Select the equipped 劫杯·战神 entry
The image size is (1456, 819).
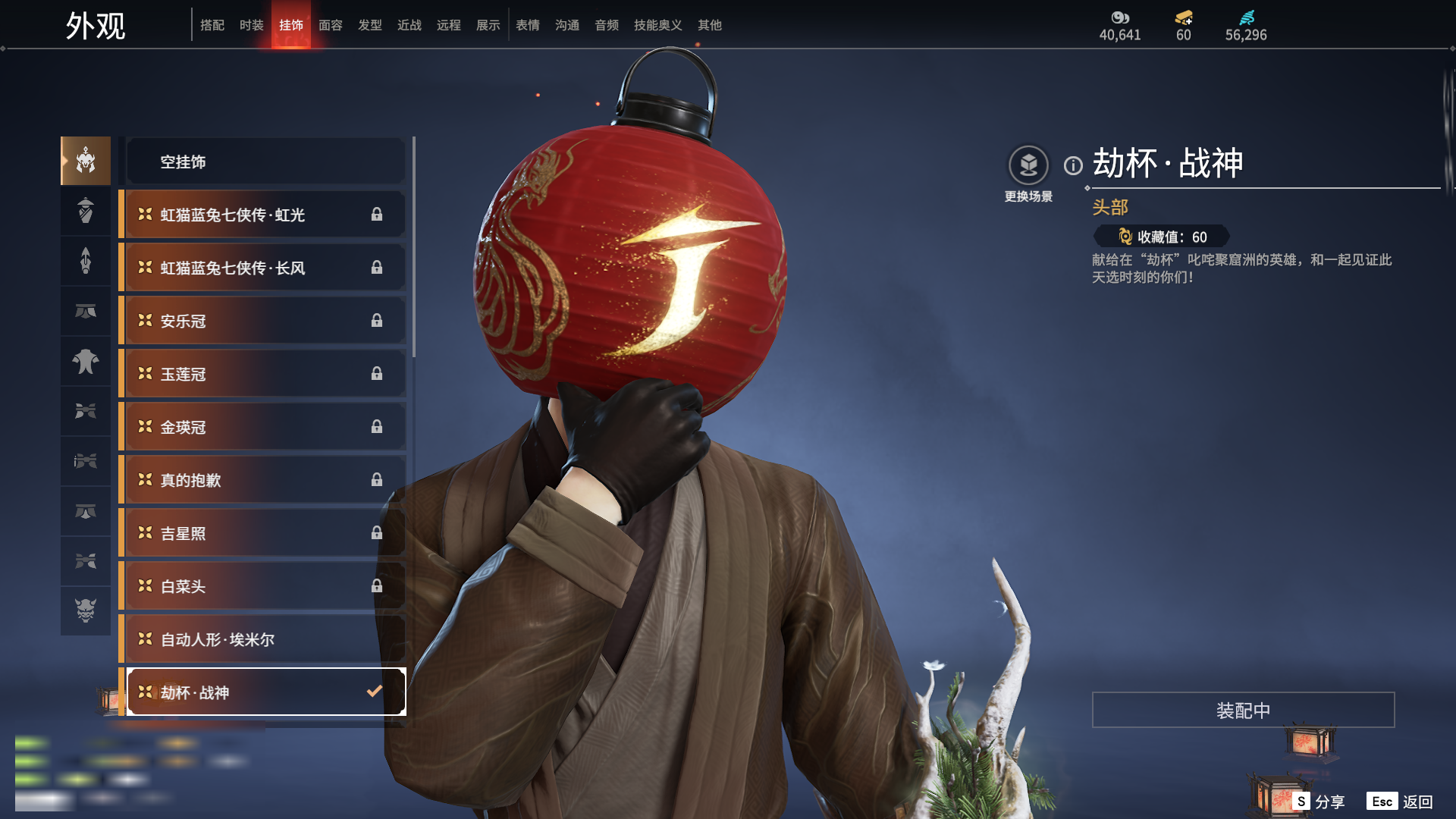(x=265, y=692)
